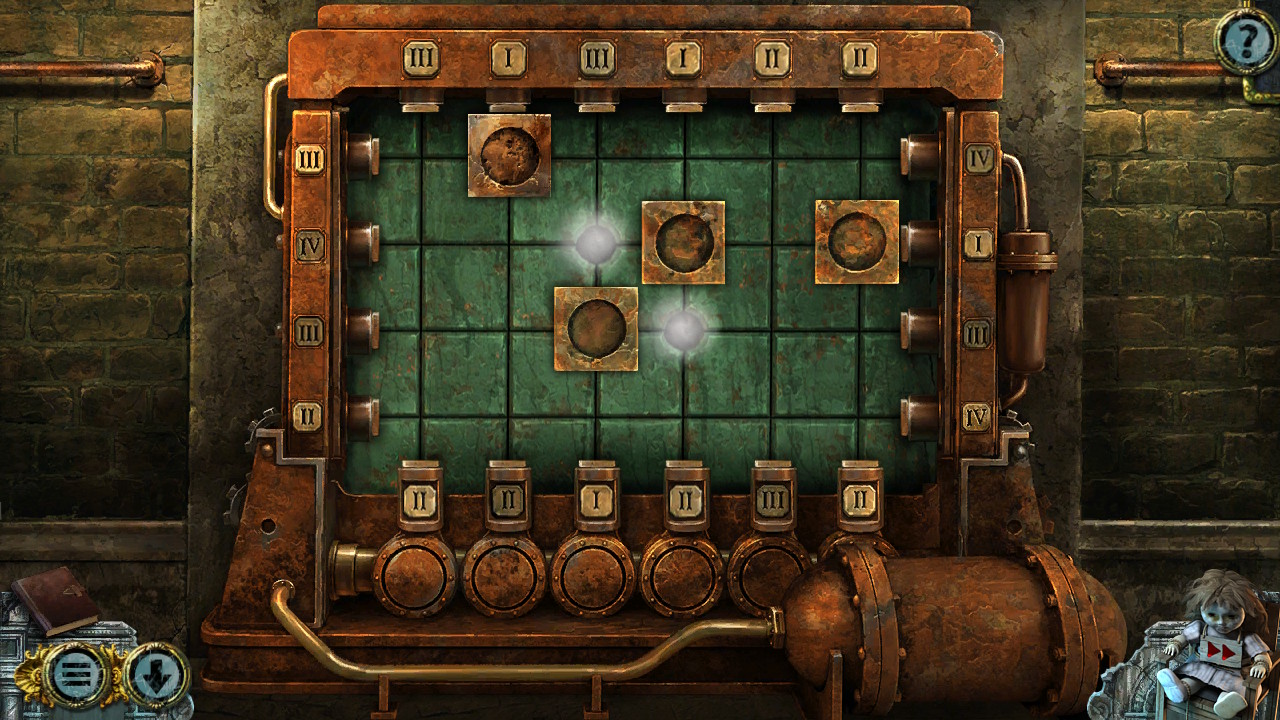
Task: Click the center tile with the dark orb
Action: coord(685,242)
